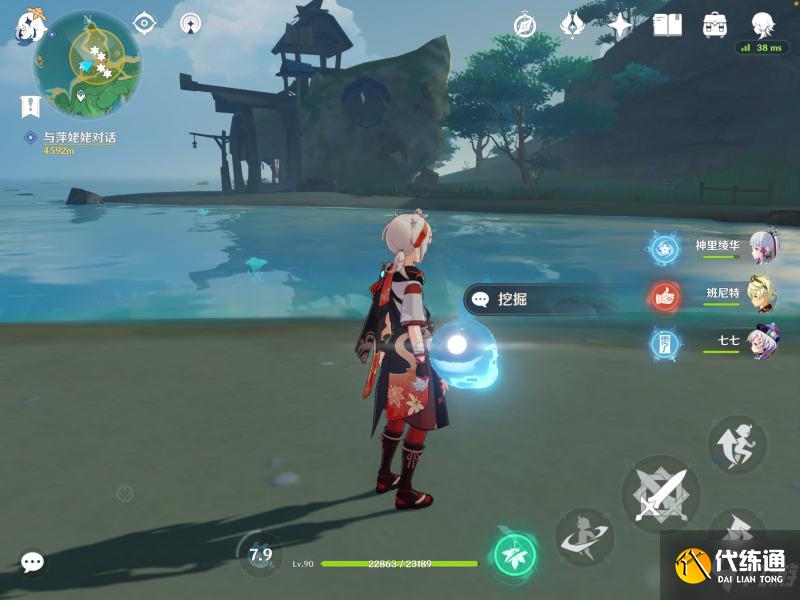Open the quest log exclamation icon
800x600 pixels.
point(30,106)
